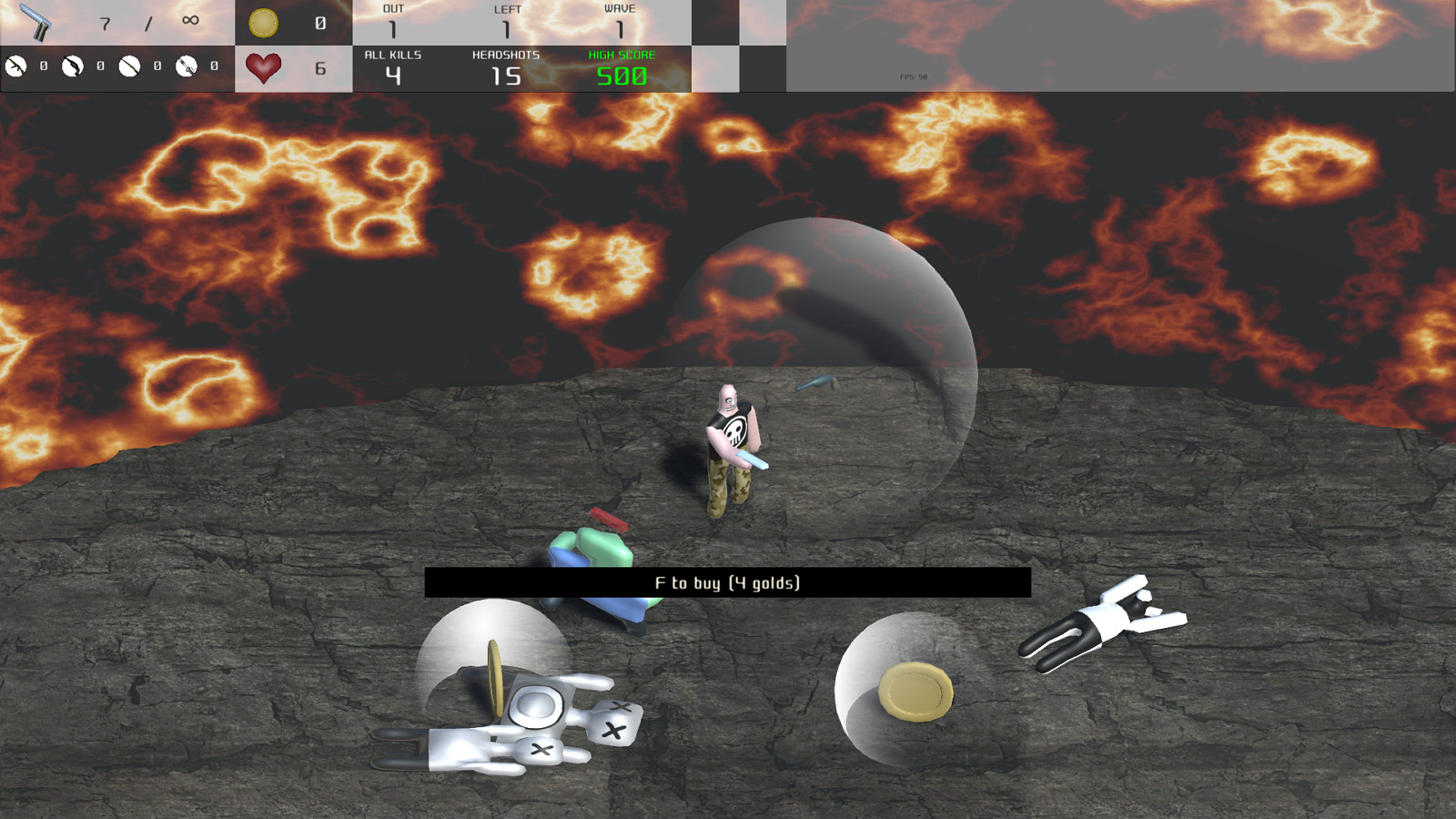This screenshot has height=819, width=1456.
Task: Toggle the LEFT enemies counter
Action: [507, 18]
